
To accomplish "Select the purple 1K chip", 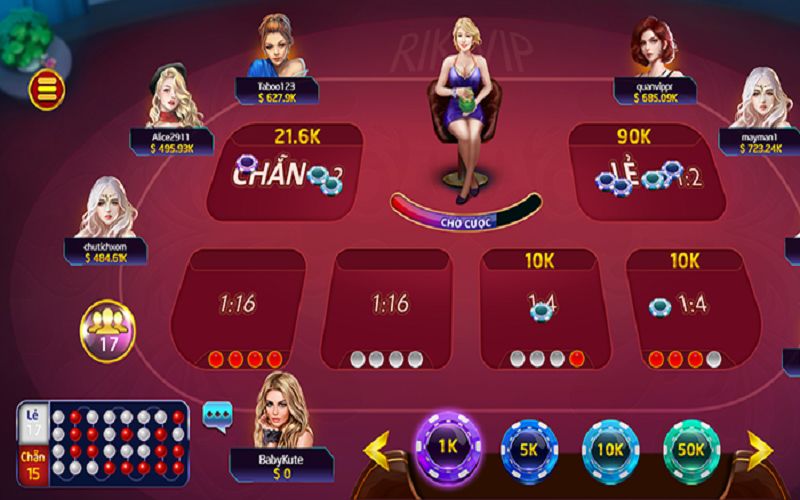I will (448, 445).
